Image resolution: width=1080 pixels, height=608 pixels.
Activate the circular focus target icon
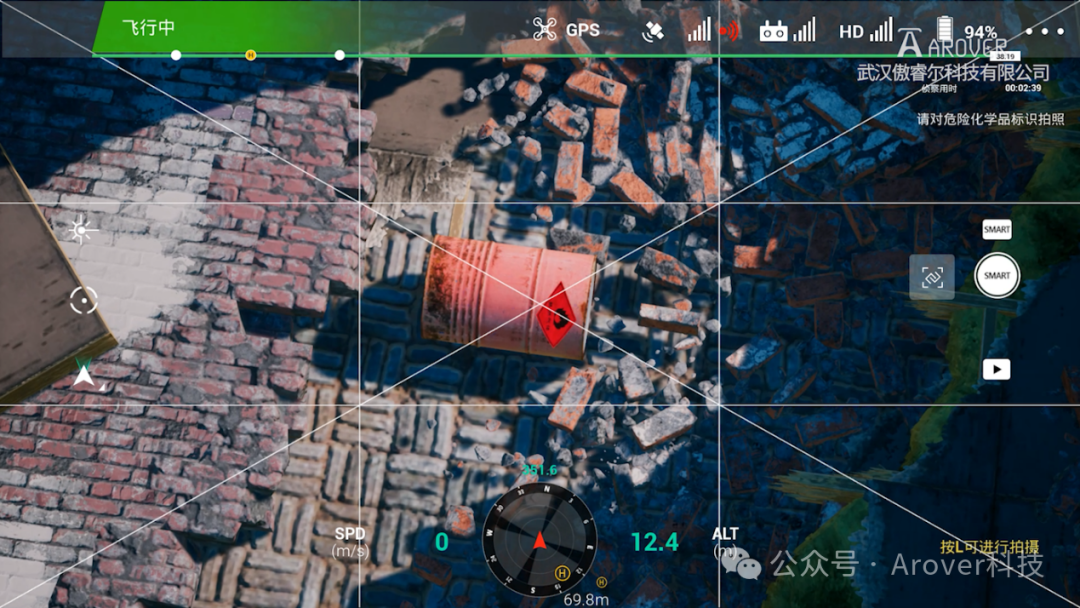click(84, 298)
